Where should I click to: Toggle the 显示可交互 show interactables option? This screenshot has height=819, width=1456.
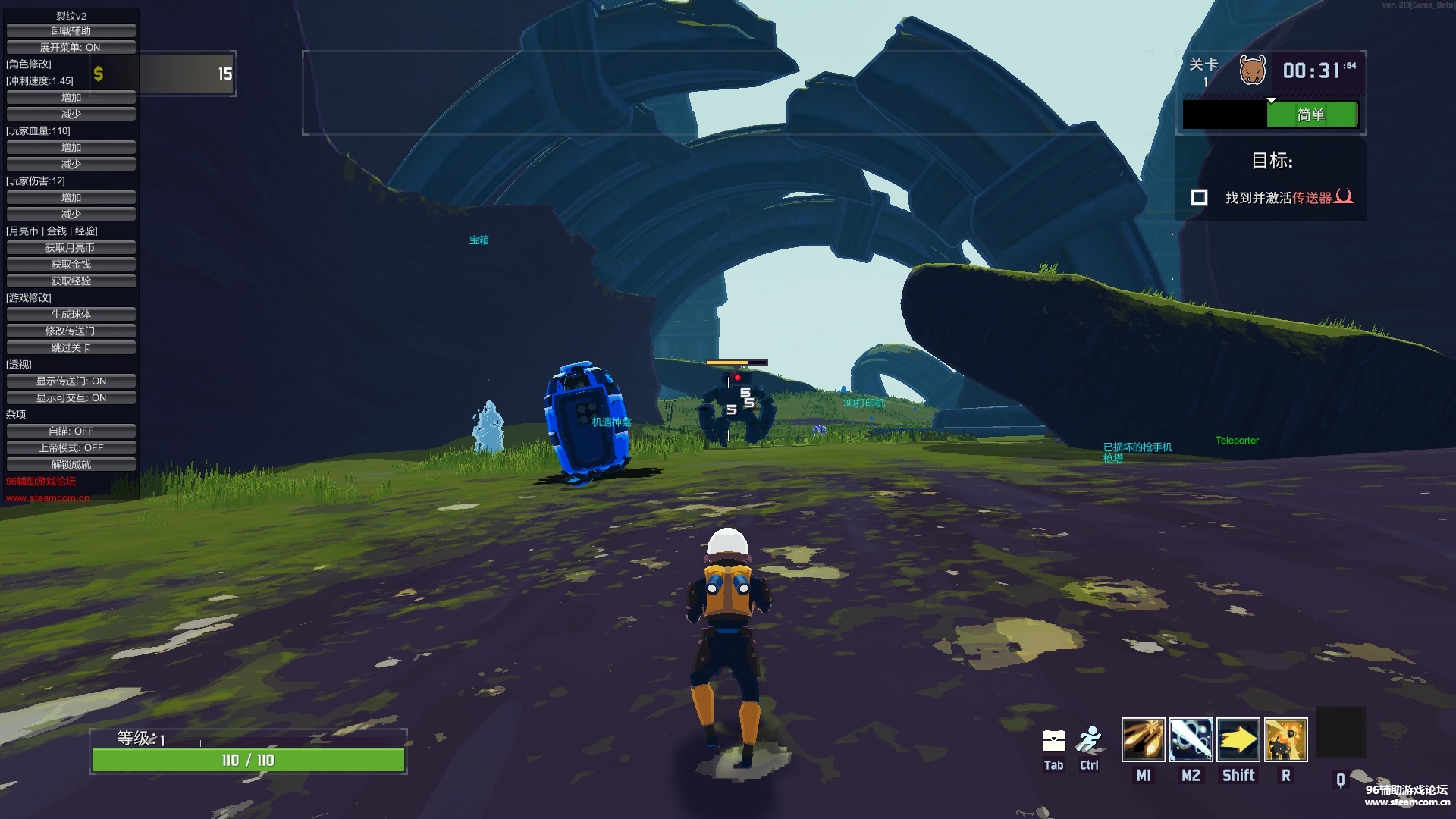71,398
